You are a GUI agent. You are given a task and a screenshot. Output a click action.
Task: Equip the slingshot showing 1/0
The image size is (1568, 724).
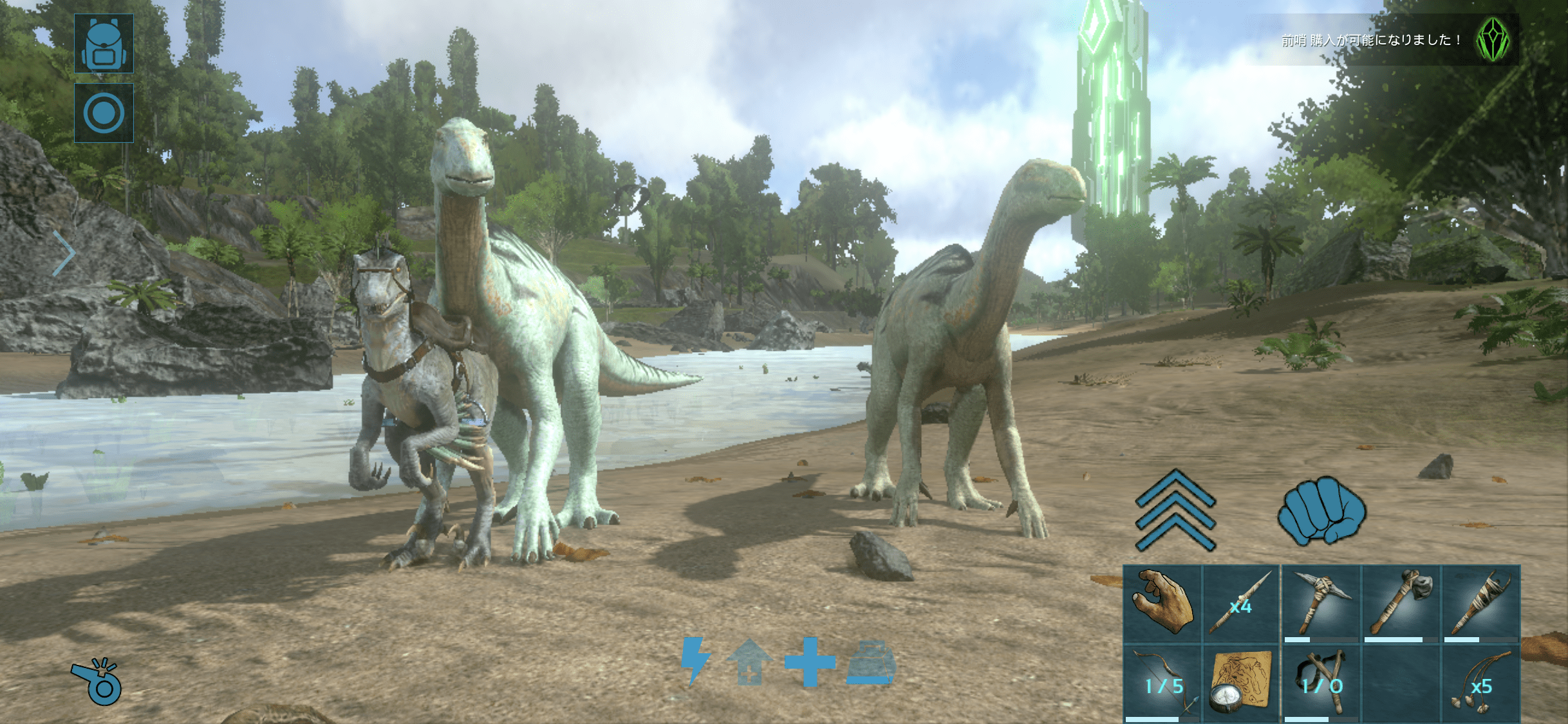[x=1321, y=683]
